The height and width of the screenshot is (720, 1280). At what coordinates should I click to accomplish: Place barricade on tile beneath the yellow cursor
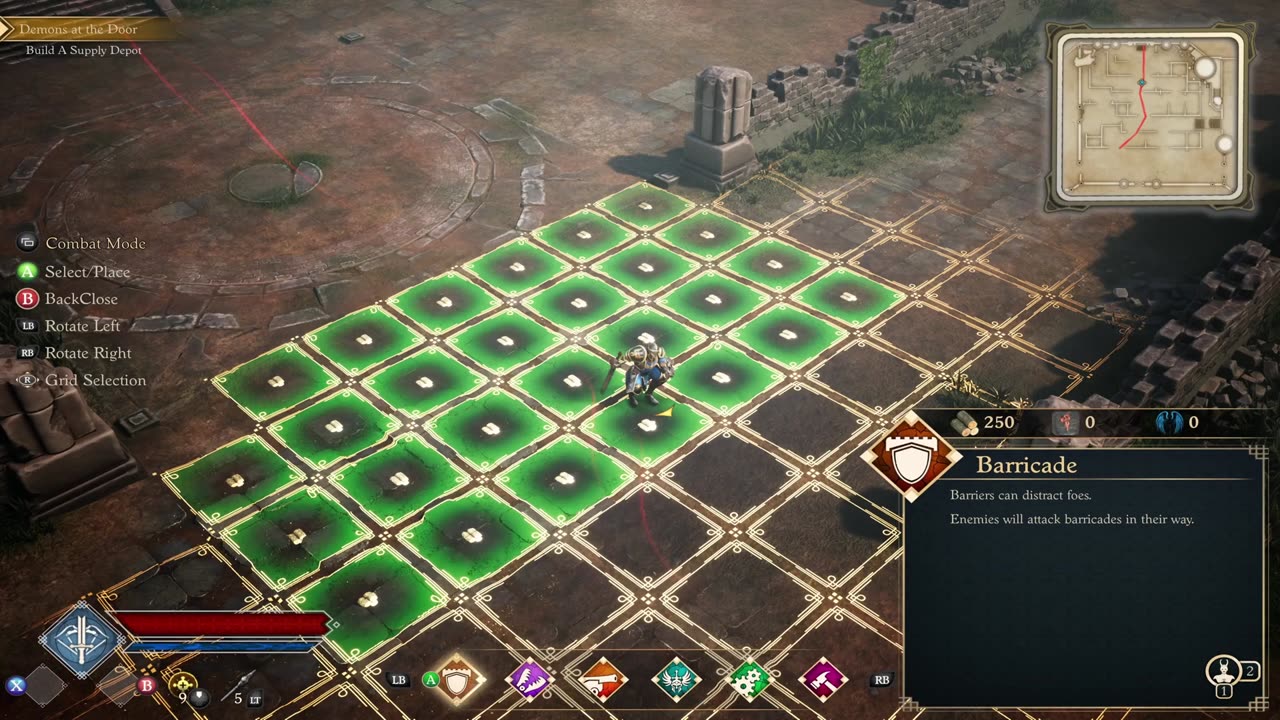(x=647, y=426)
